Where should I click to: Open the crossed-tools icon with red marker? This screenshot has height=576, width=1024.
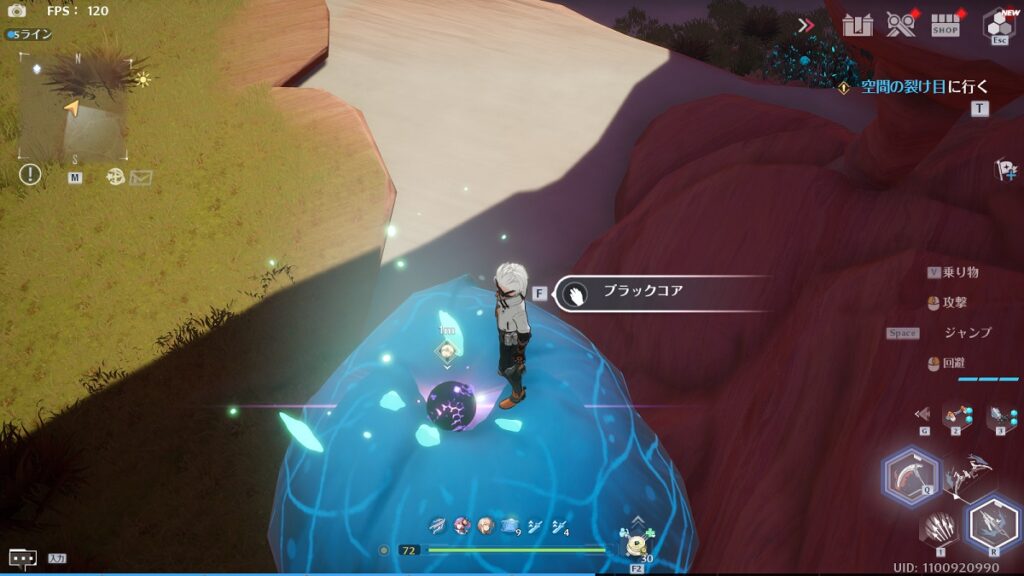click(x=901, y=25)
